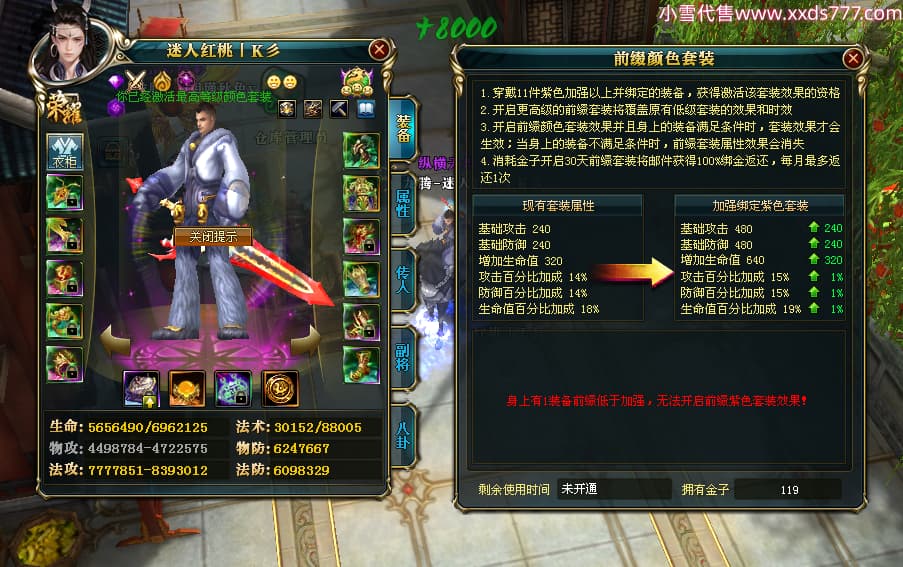903x567 pixels.
Task: Click the purple diamond gem icon
Action: (x=115, y=81)
